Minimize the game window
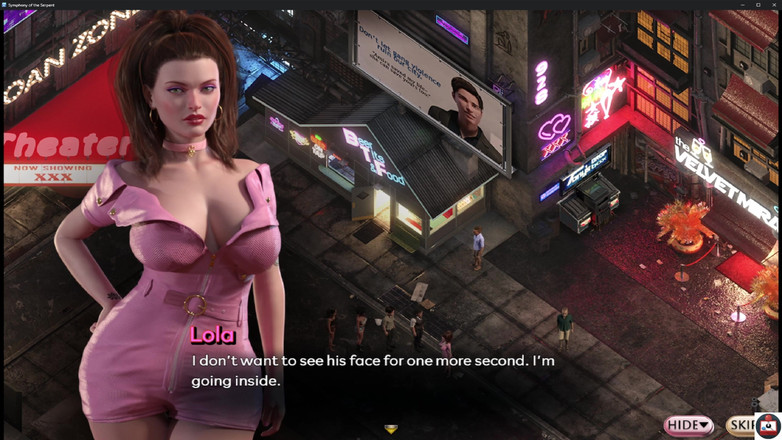The height and width of the screenshot is (440, 782). point(744,5)
